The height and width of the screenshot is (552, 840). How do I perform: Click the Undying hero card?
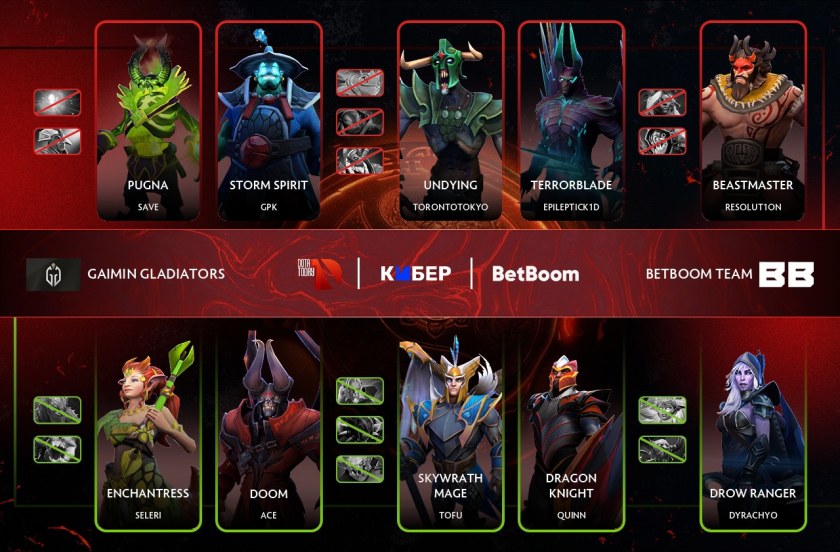pos(449,120)
